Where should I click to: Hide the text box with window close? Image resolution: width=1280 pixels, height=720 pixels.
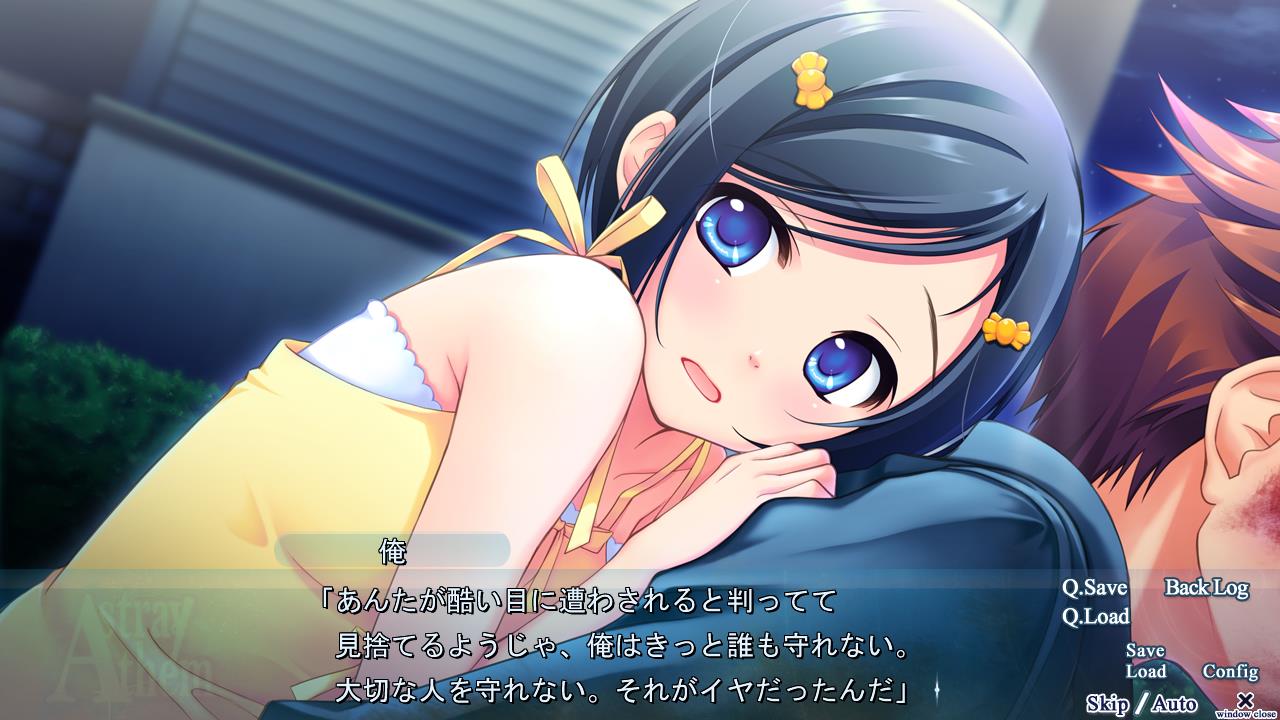pos(1245,702)
